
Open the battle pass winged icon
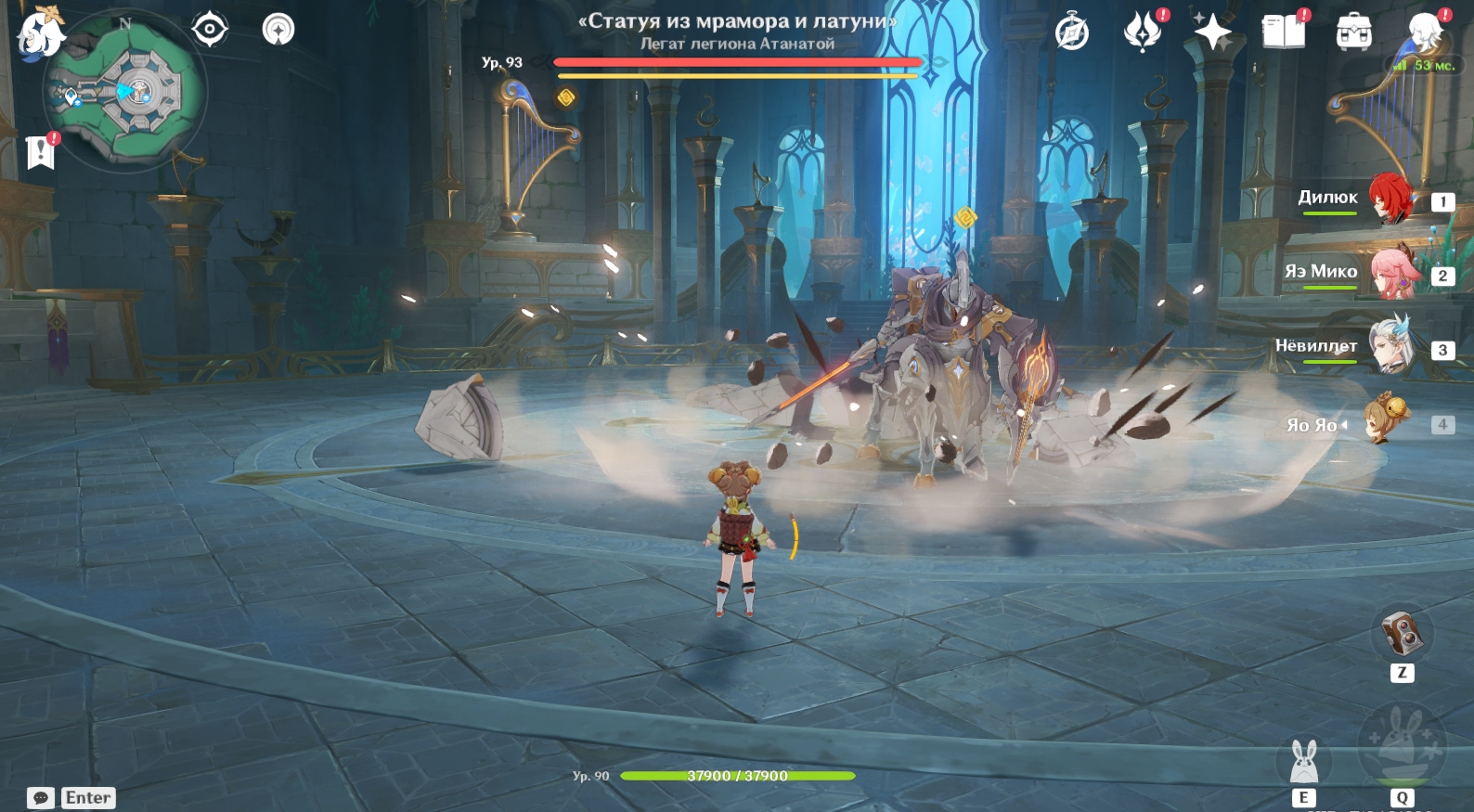[1143, 32]
